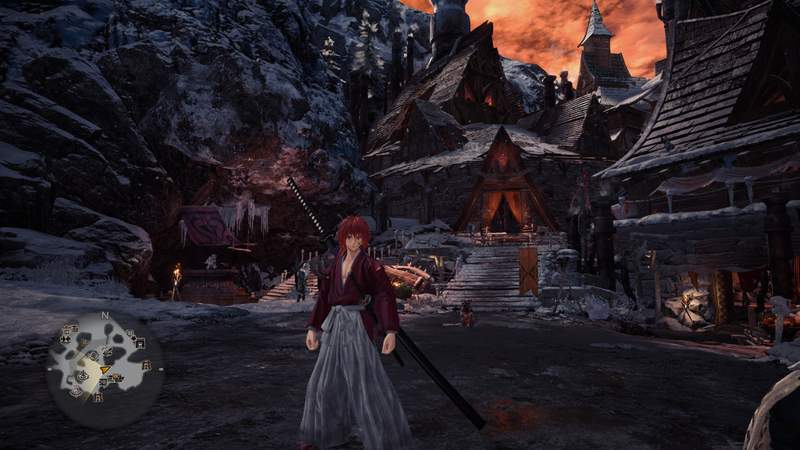Open the circular minimap

104,370
